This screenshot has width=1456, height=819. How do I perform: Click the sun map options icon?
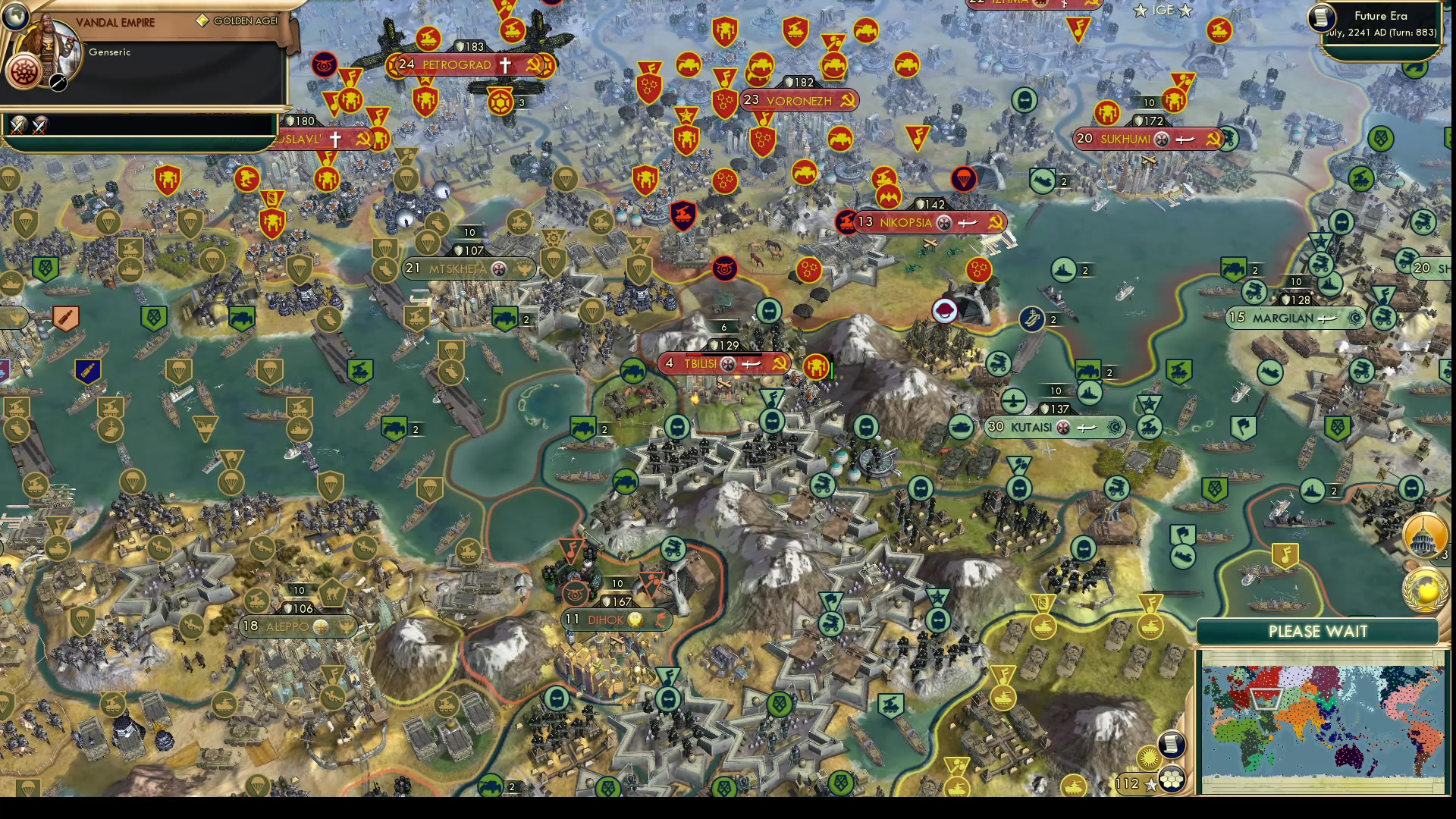click(x=1148, y=758)
